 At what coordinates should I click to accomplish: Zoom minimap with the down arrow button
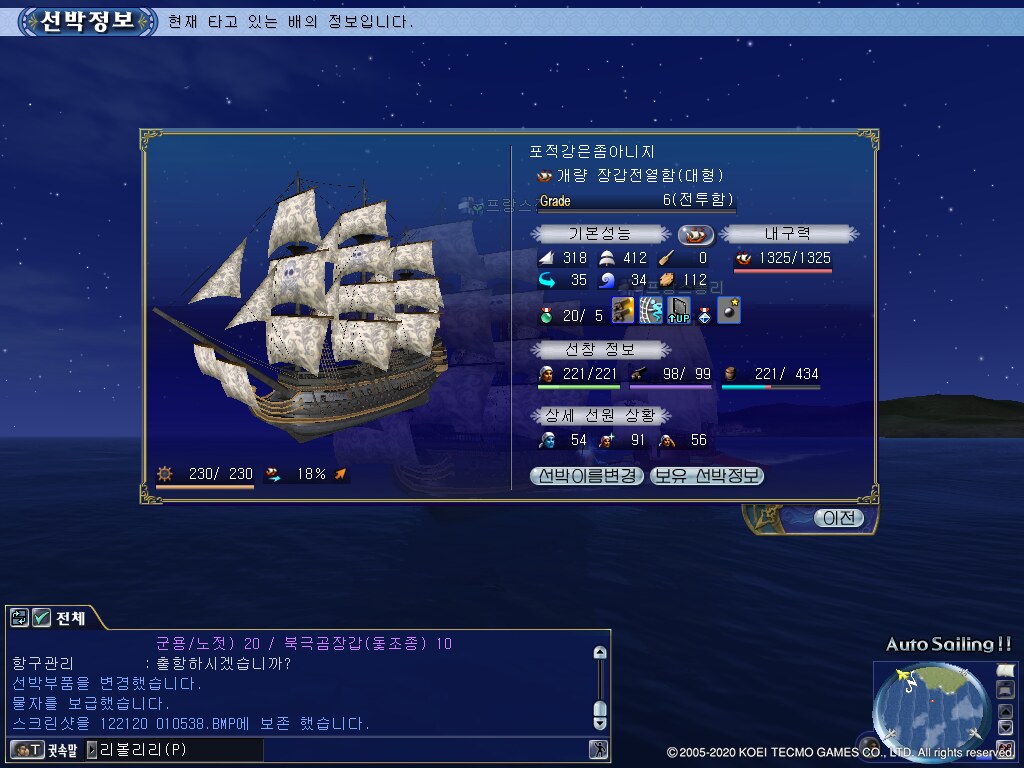pos(1005,726)
